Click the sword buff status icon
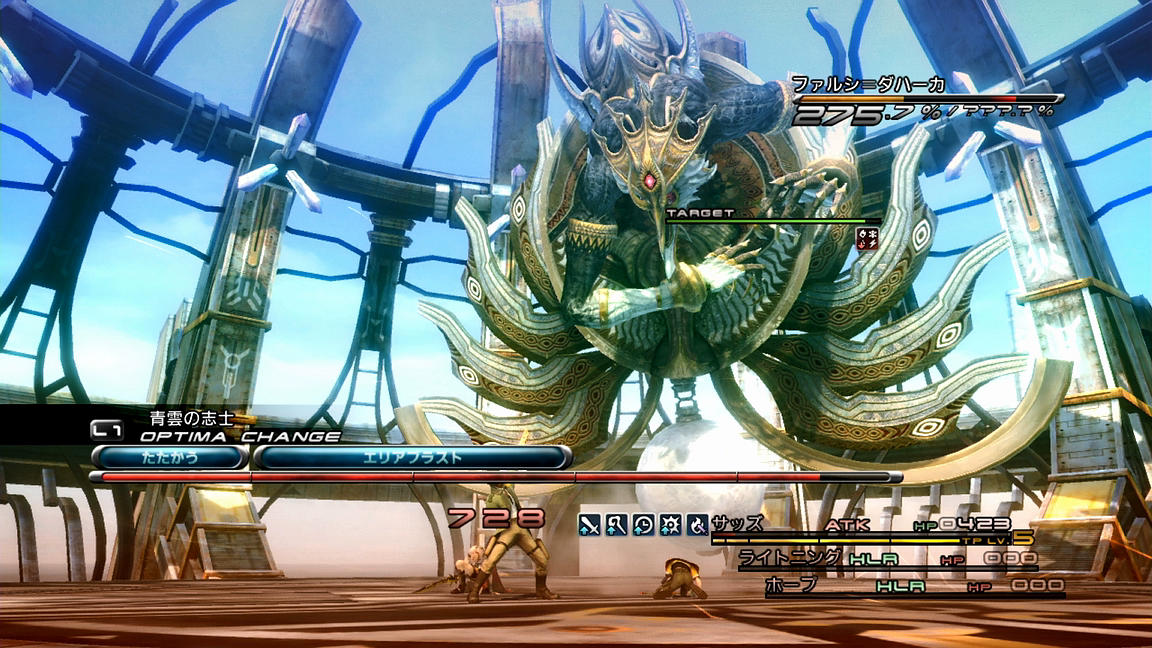Viewport: 1152px width, 648px height. pos(589,523)
